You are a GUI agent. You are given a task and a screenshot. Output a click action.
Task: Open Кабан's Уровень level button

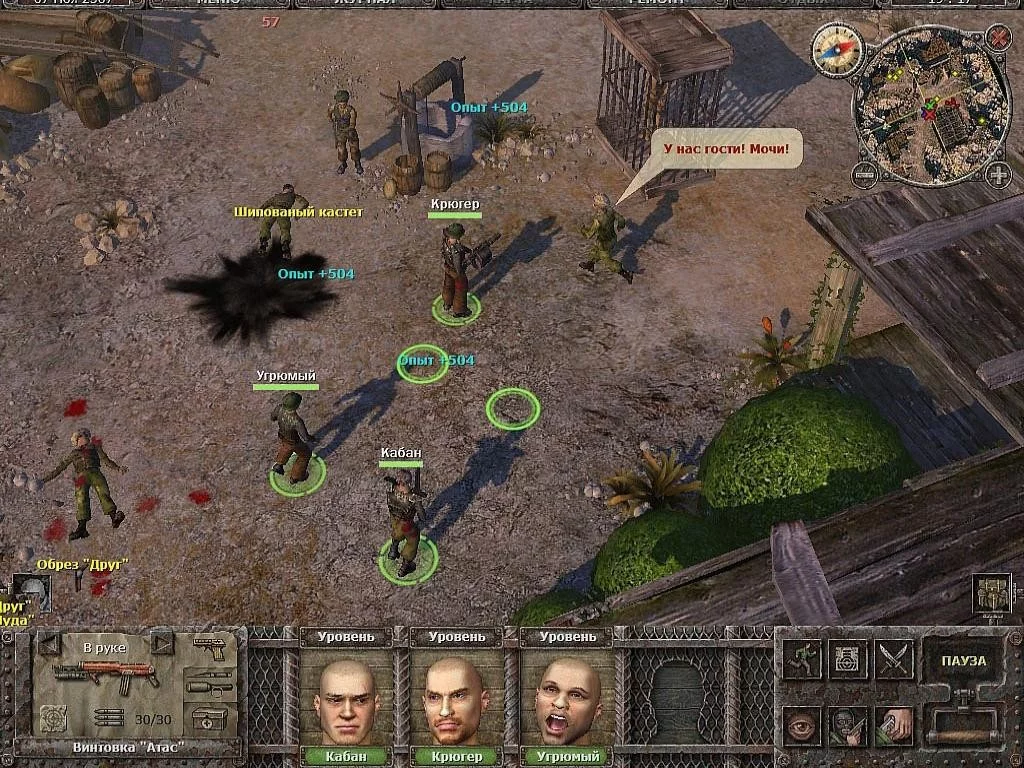click(346, 636)
